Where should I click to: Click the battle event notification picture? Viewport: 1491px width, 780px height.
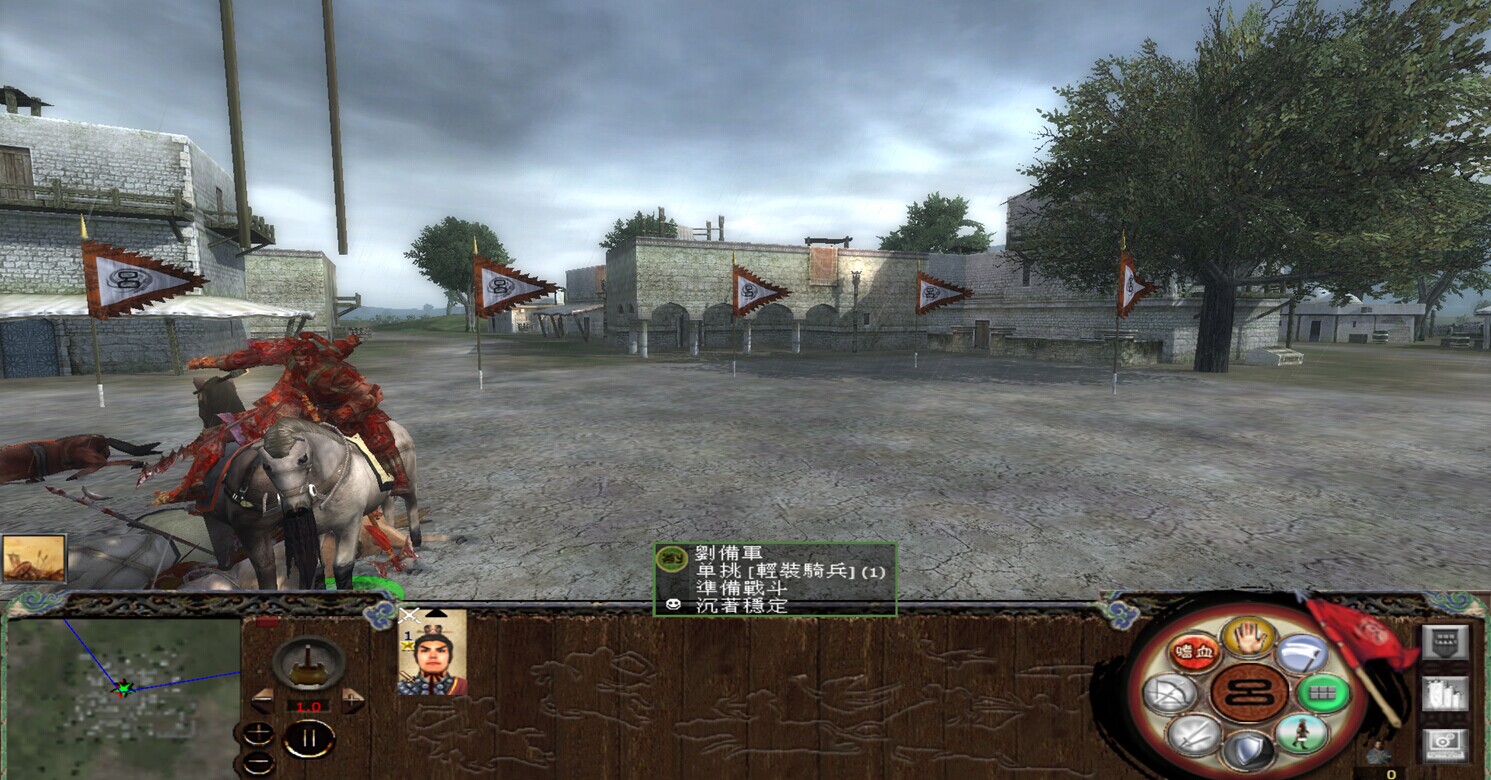pyautogui.click(x=34, y=558)
